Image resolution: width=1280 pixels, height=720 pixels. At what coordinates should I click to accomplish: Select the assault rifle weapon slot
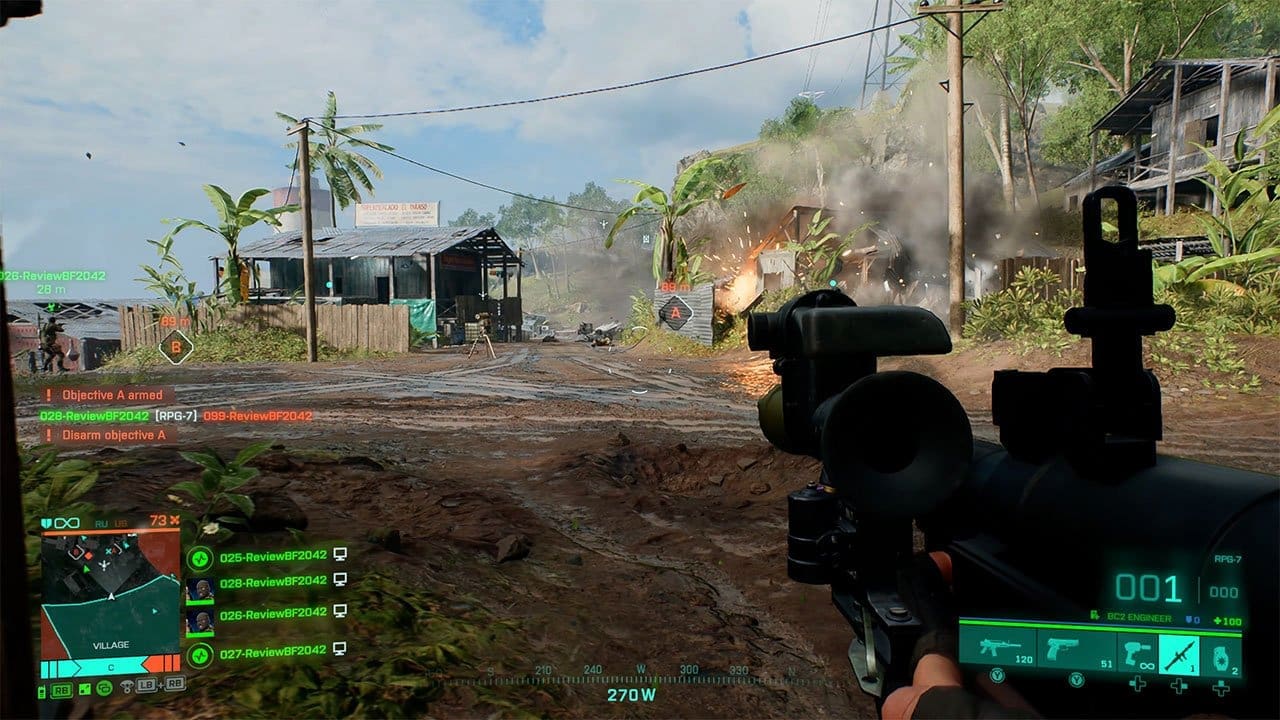tap(998, 650)
